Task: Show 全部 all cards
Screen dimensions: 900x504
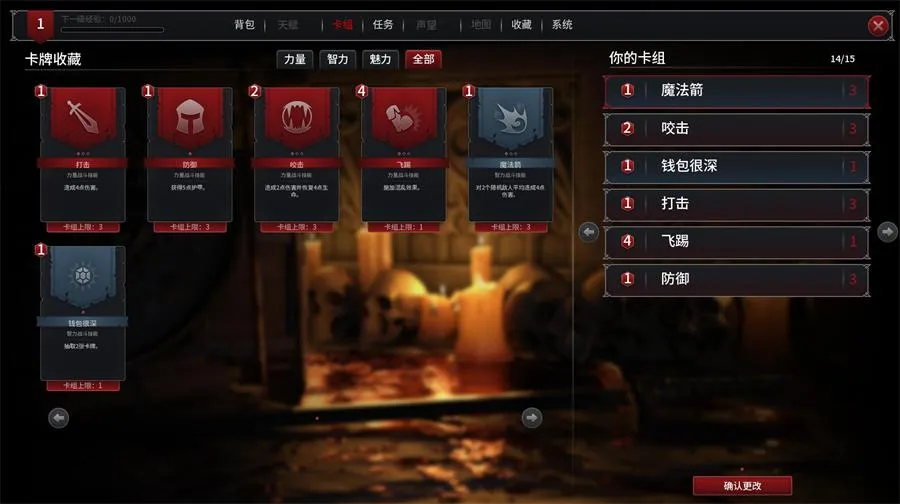Action: tap(423, 60)
